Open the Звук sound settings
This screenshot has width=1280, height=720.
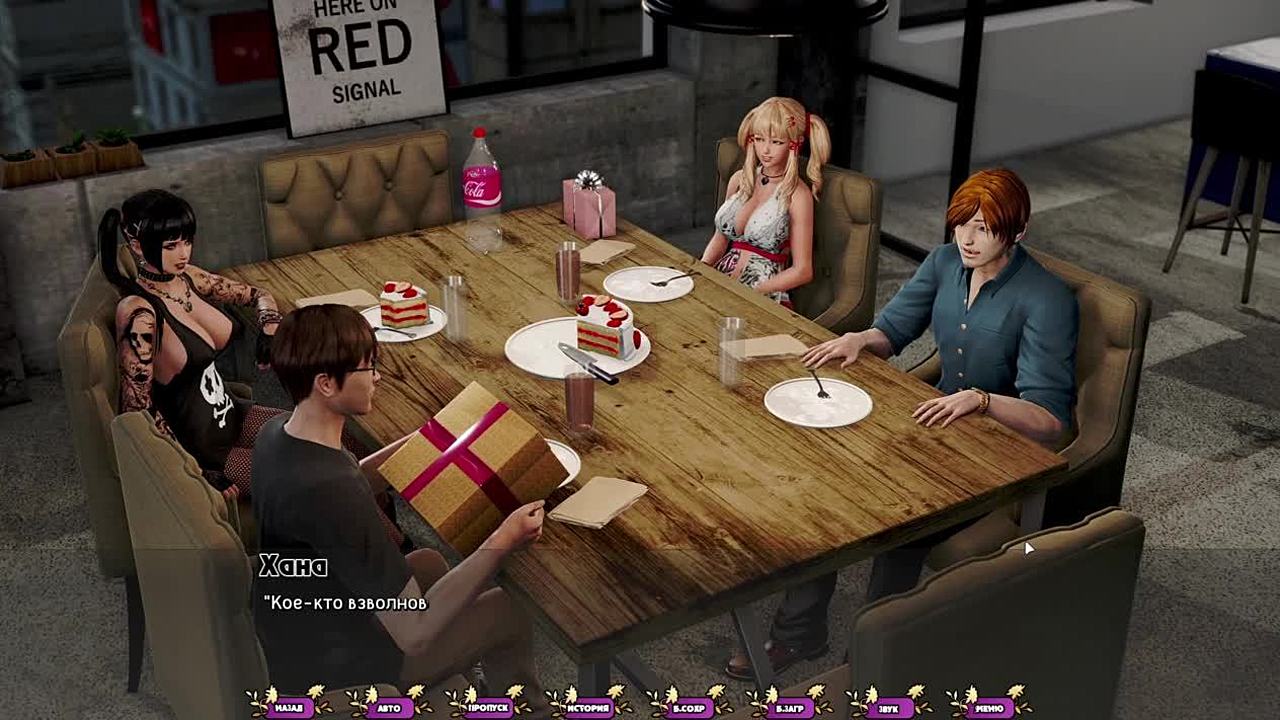click(889, 707)
